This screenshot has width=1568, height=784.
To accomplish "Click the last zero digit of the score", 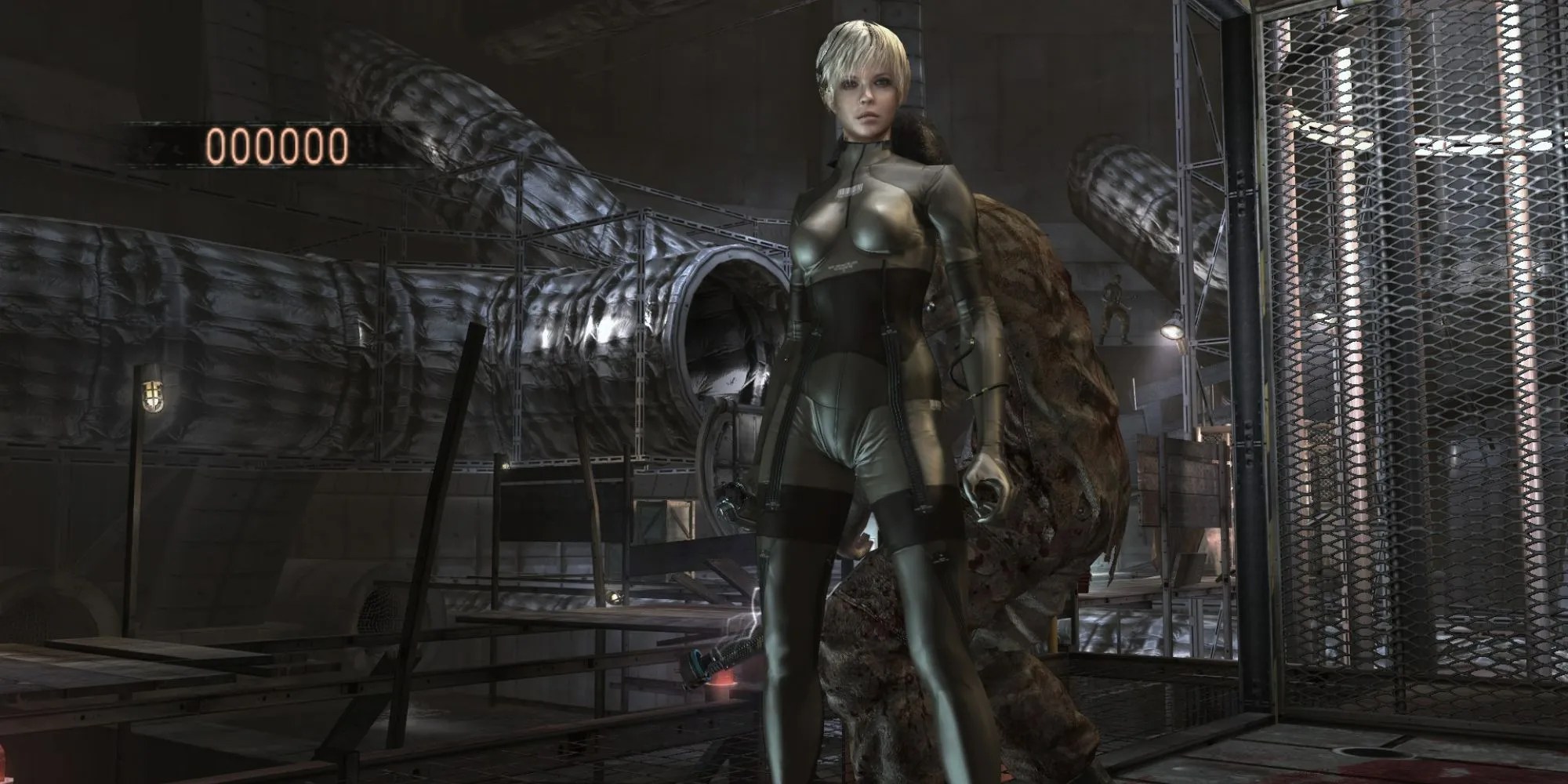I will [339, 145].
